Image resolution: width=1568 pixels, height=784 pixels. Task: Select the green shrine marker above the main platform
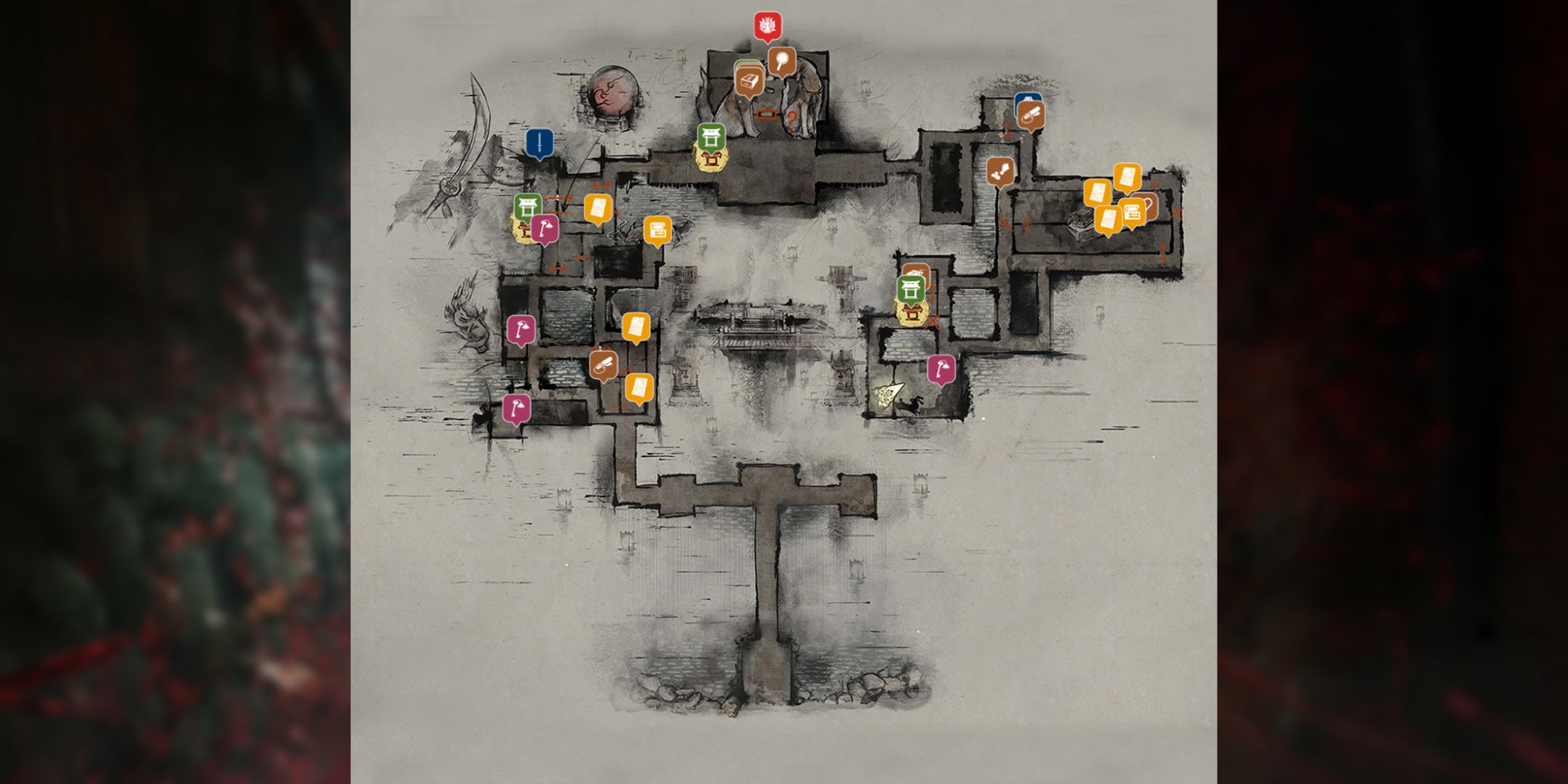pyautogui.click(x=711, y=137)
